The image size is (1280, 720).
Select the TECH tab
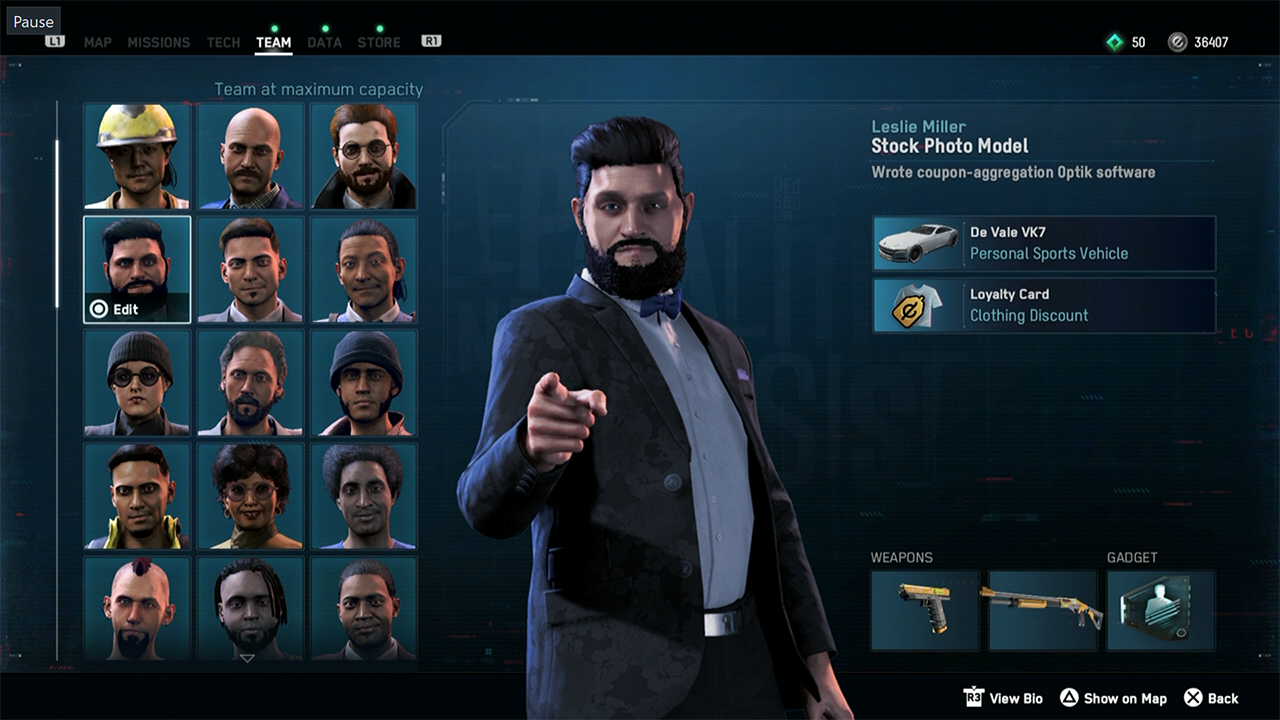[x=223, y=42]
